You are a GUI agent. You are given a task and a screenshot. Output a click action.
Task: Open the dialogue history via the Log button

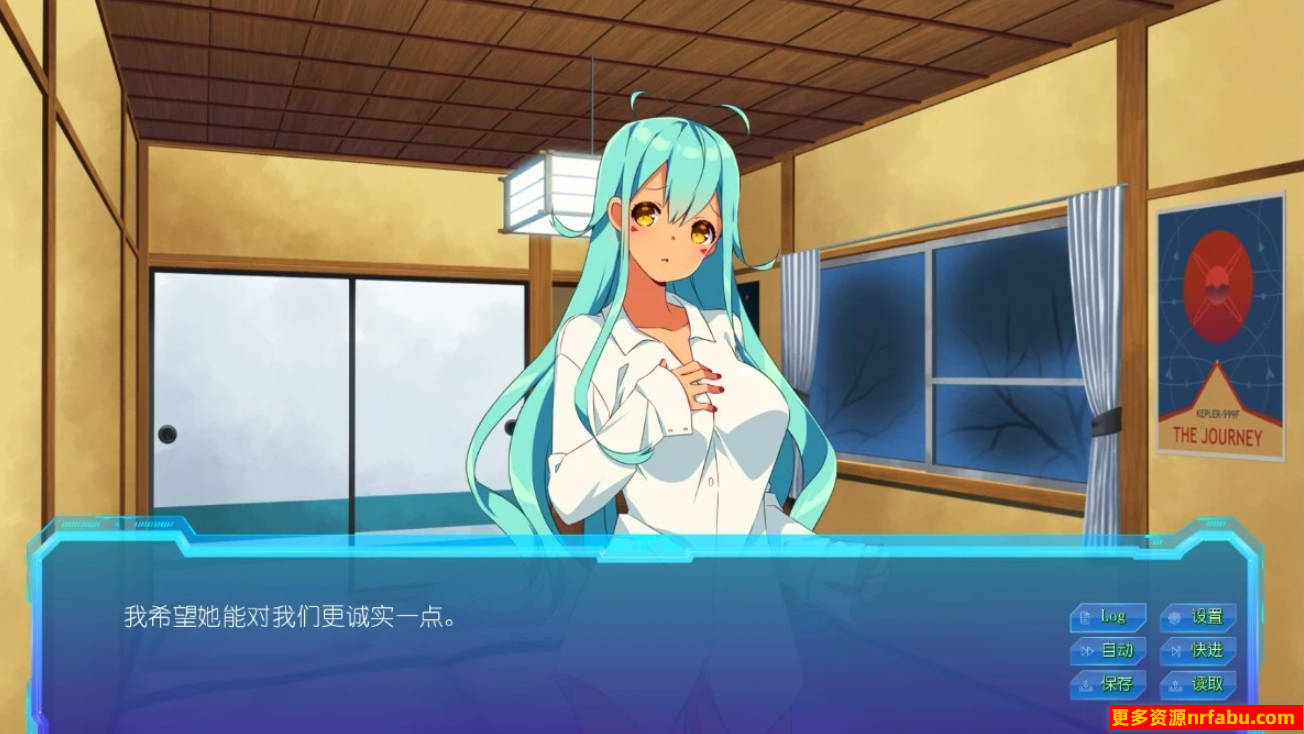coord(1113,618)
